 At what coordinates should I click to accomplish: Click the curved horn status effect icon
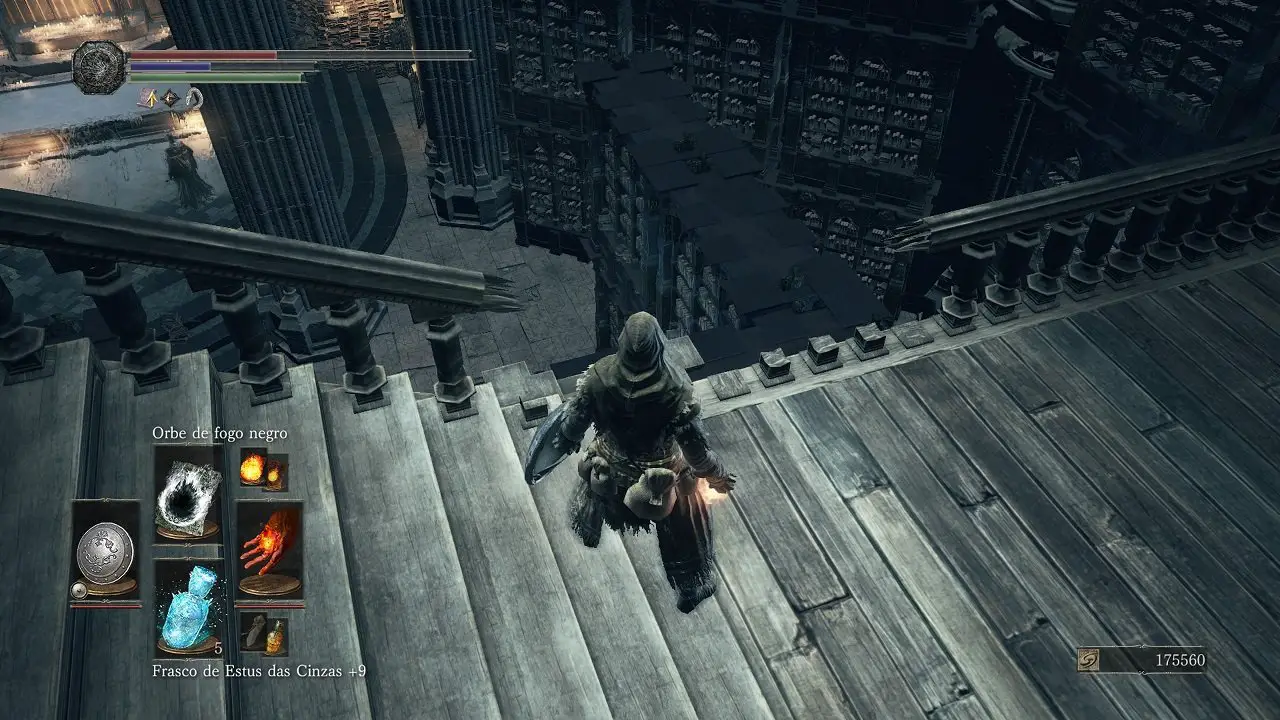194,98
